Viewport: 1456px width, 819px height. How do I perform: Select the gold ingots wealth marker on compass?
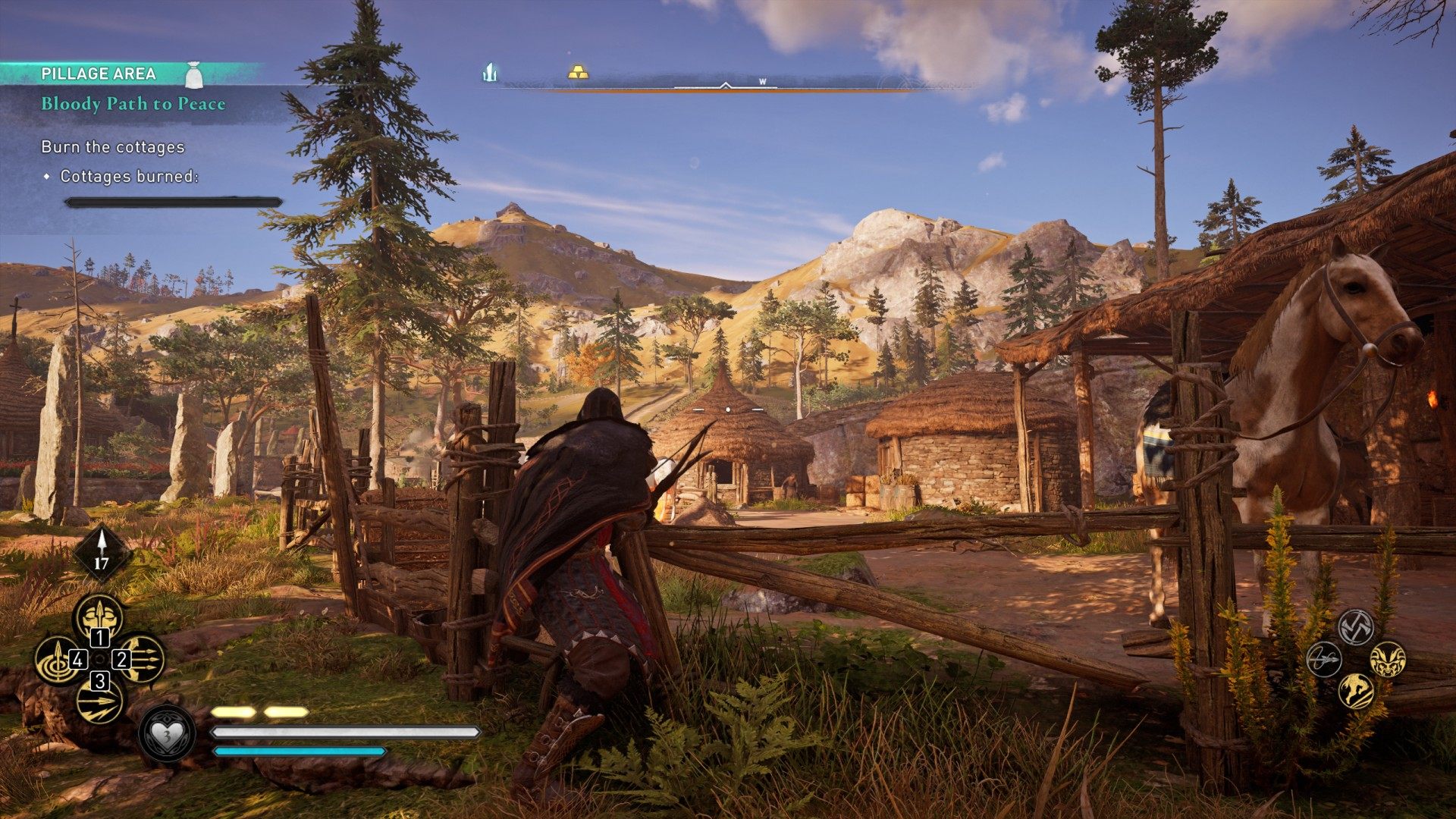[x=578, y=73]
